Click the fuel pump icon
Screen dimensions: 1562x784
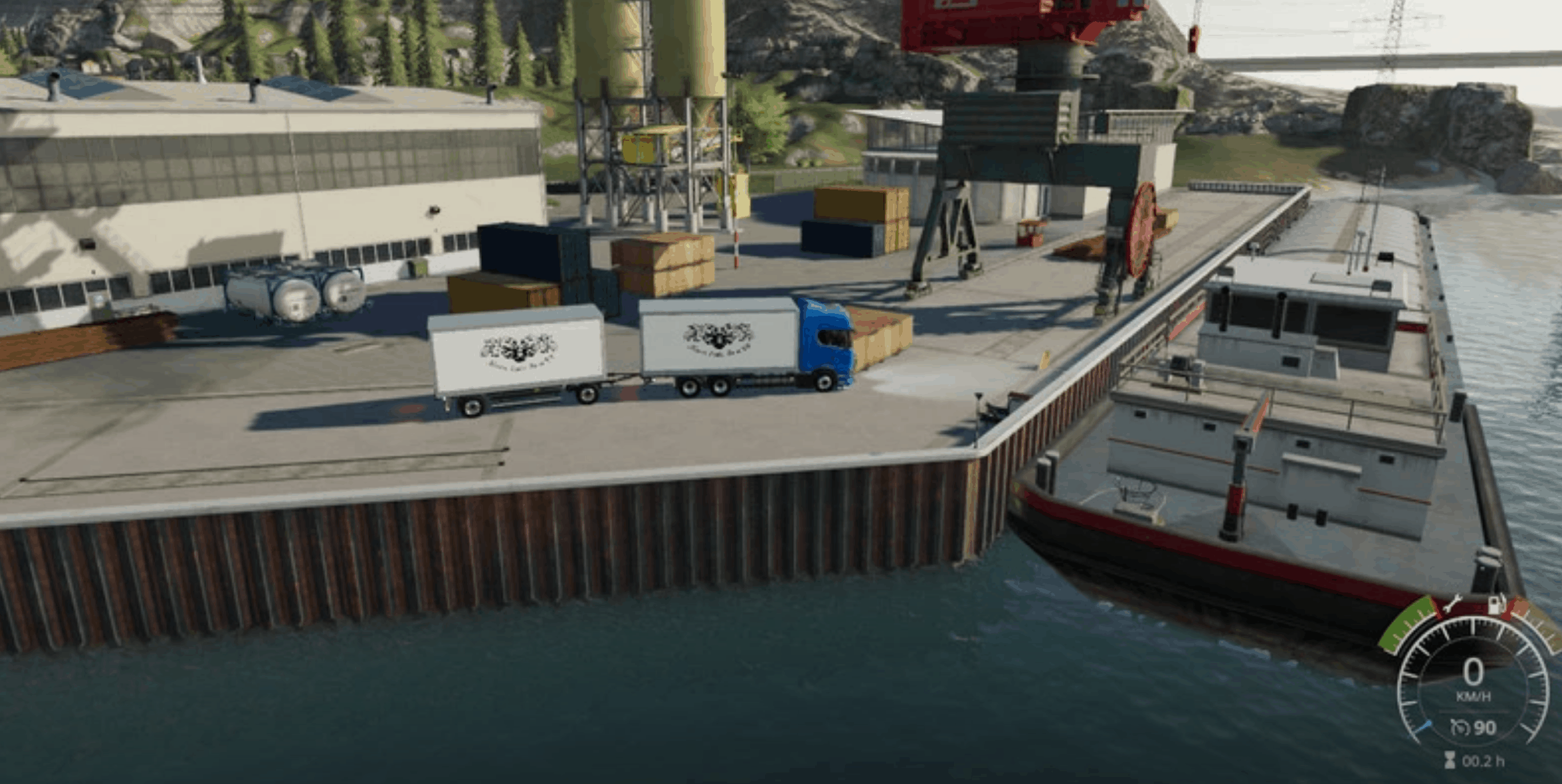(x=1495, y=604)
